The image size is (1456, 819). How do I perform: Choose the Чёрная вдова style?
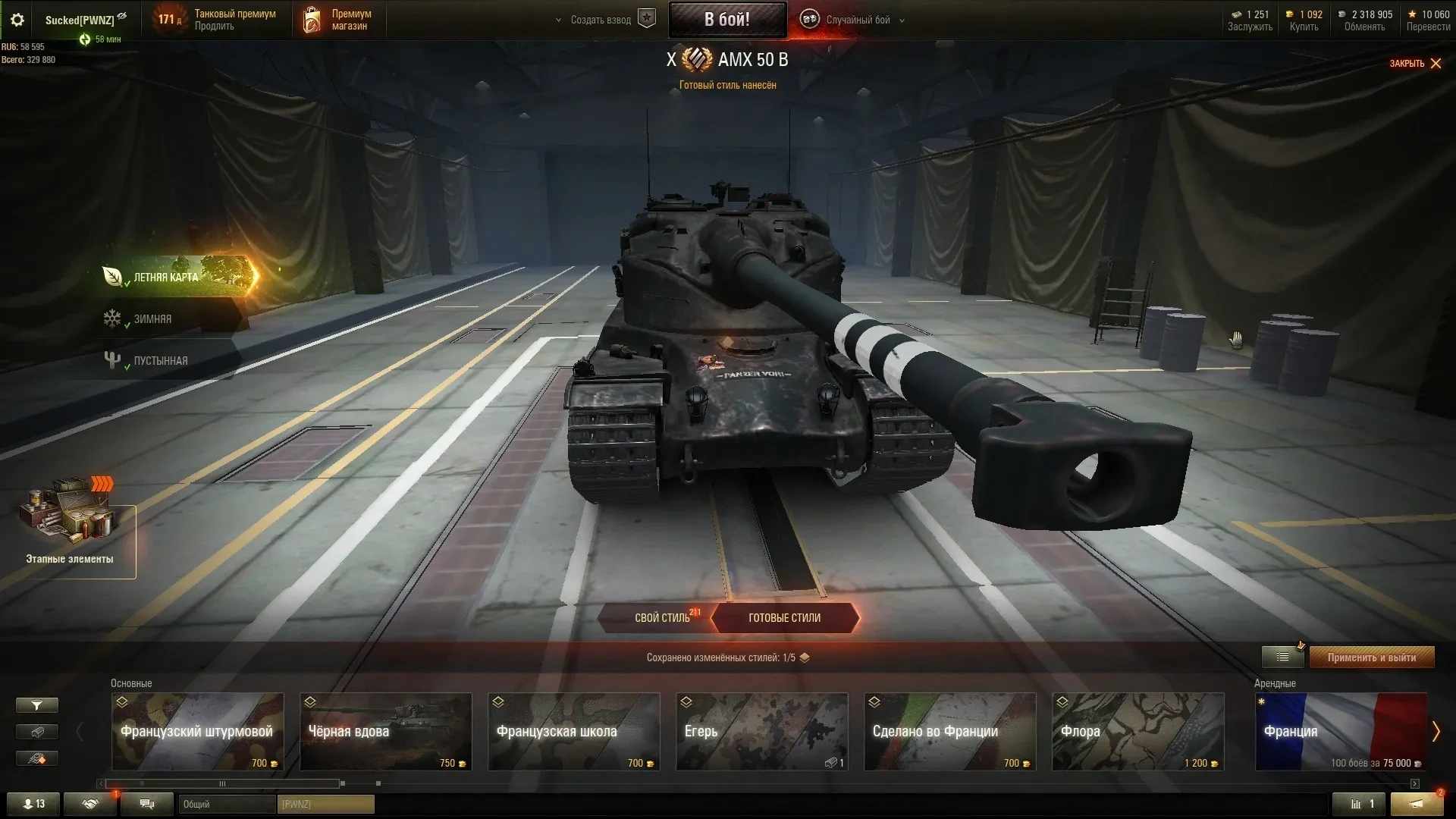pos(385,732)
